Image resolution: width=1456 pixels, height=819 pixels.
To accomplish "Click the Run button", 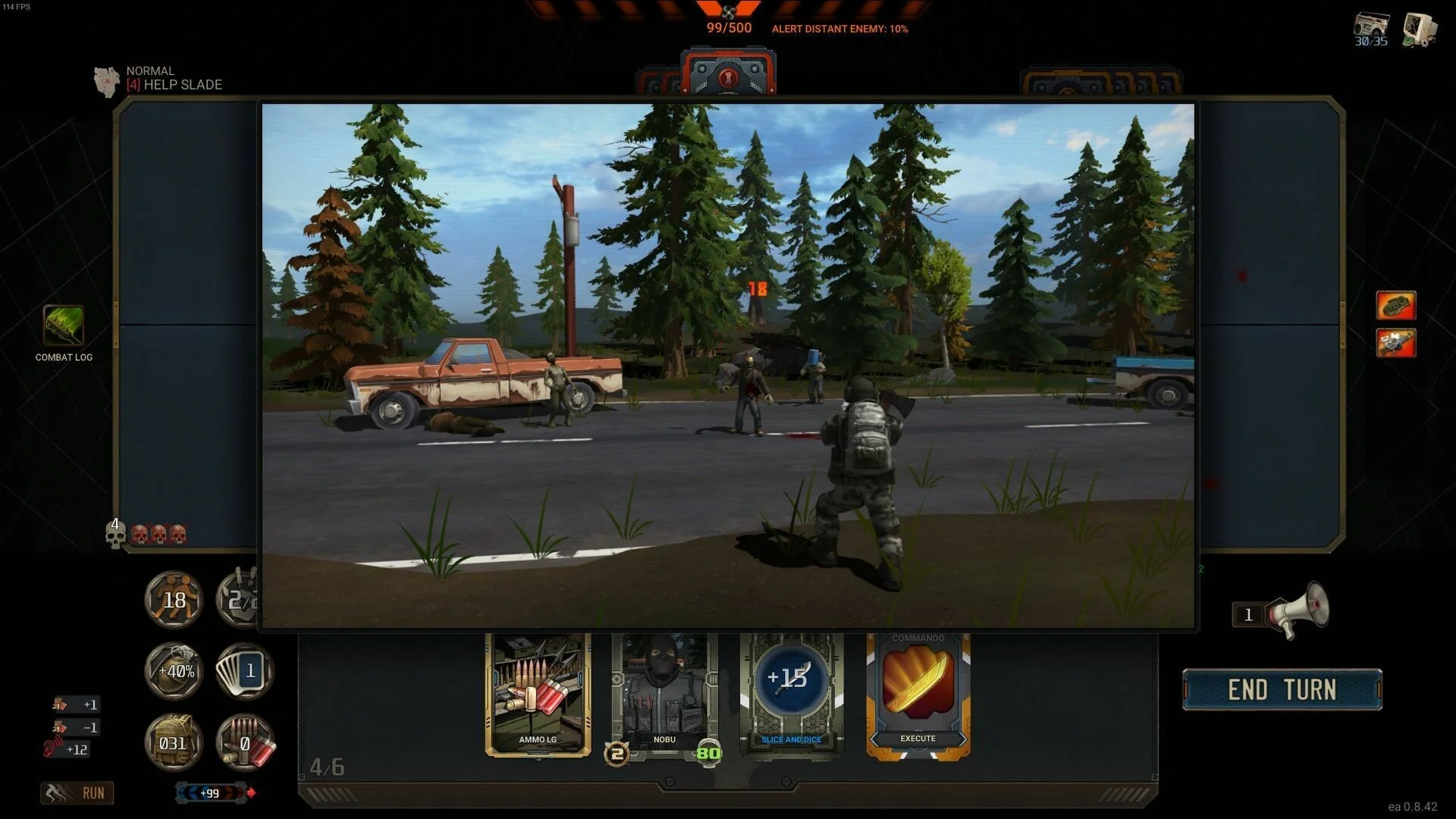I will (x=77, y=793).
